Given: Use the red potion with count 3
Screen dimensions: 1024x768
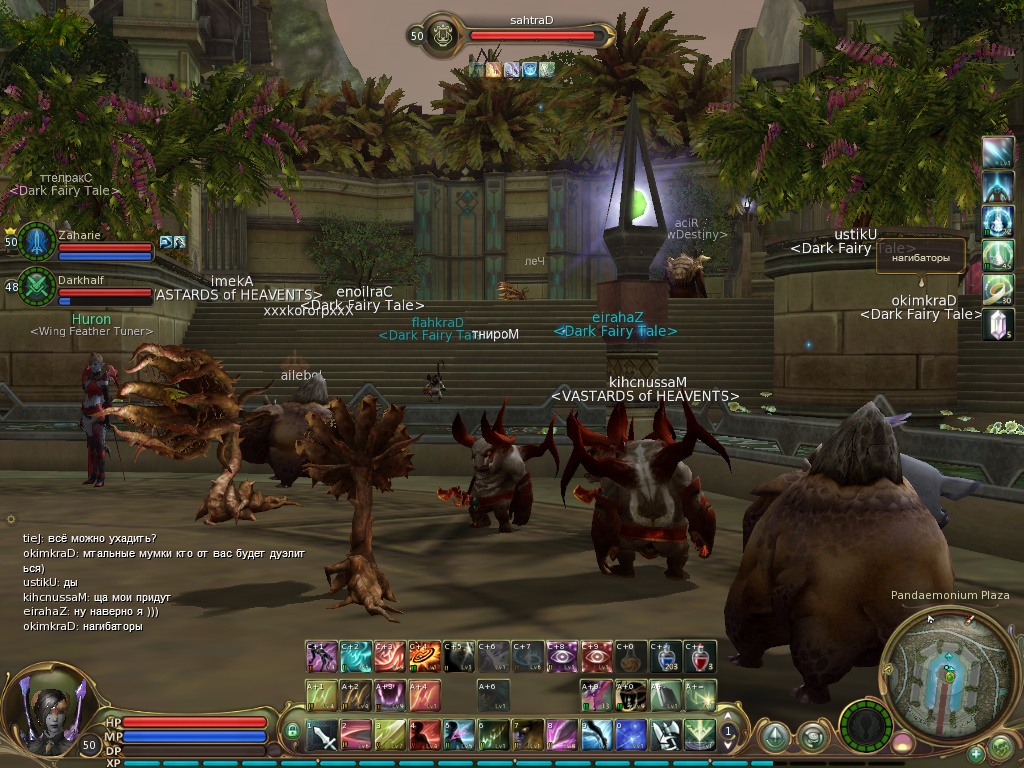Looking at the screenshot, I should coord(700,656).
